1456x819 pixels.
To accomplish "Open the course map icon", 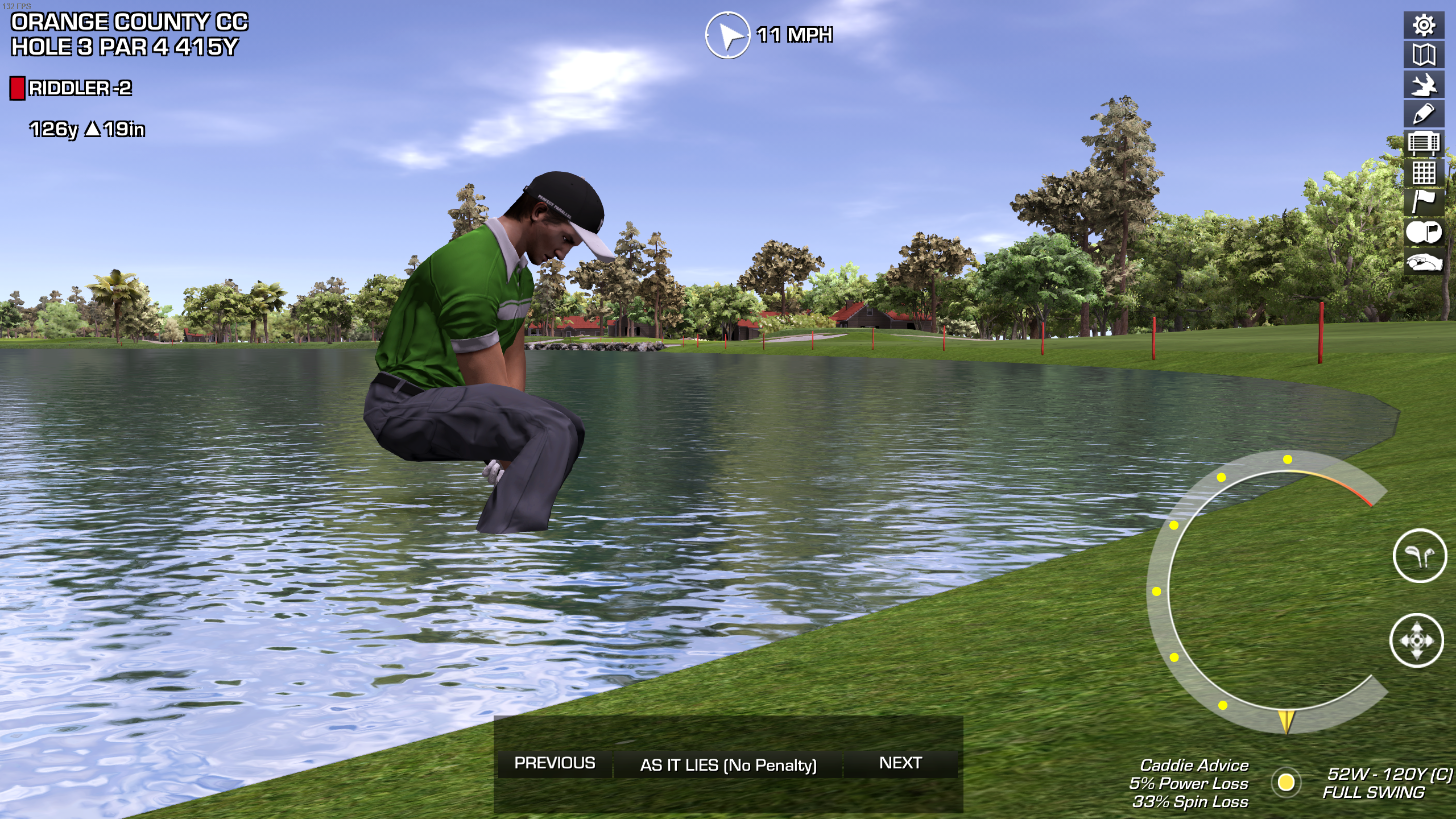I will click(x=1424, y=55).
